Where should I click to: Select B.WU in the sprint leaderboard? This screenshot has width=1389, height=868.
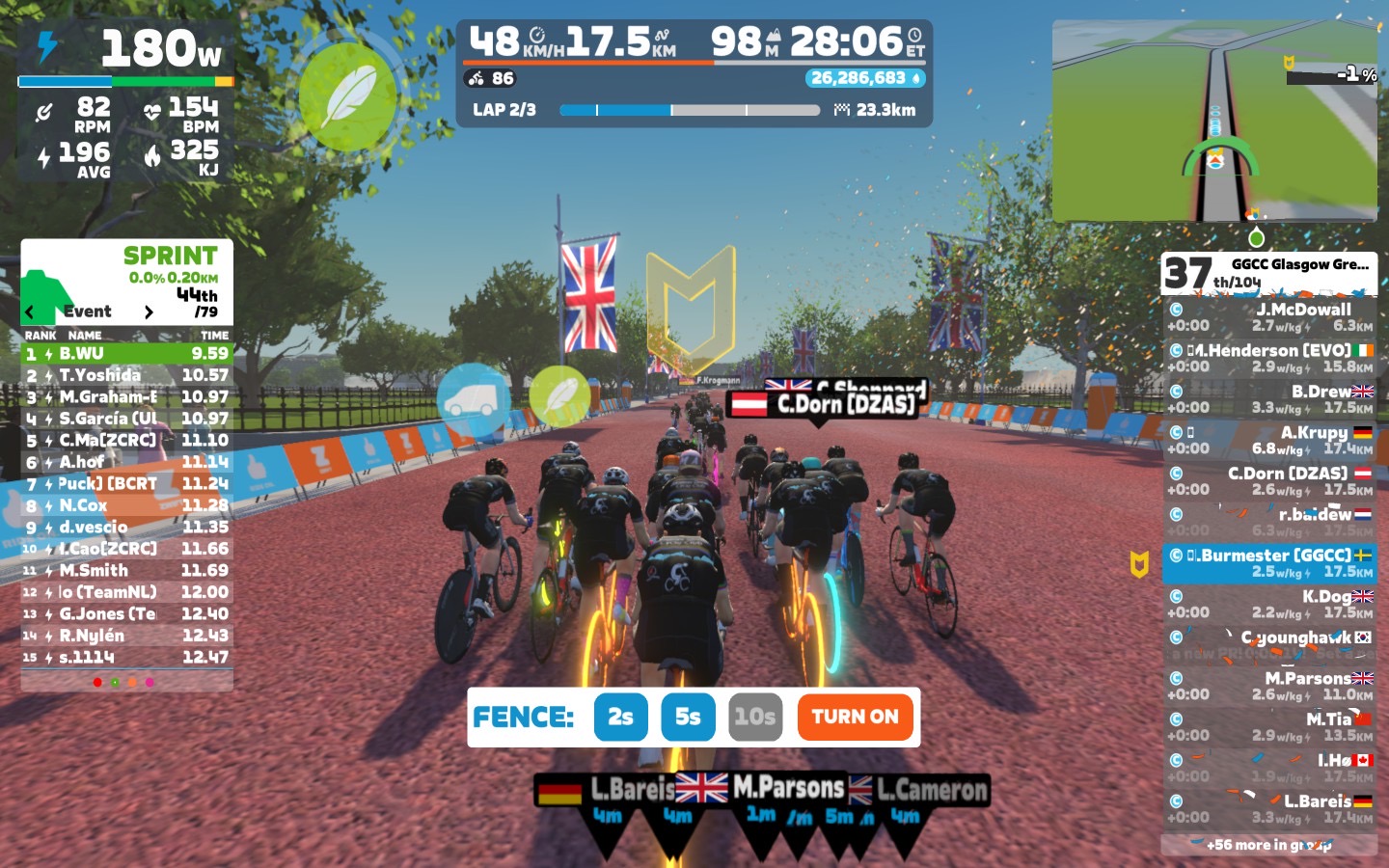click(126, 354)
